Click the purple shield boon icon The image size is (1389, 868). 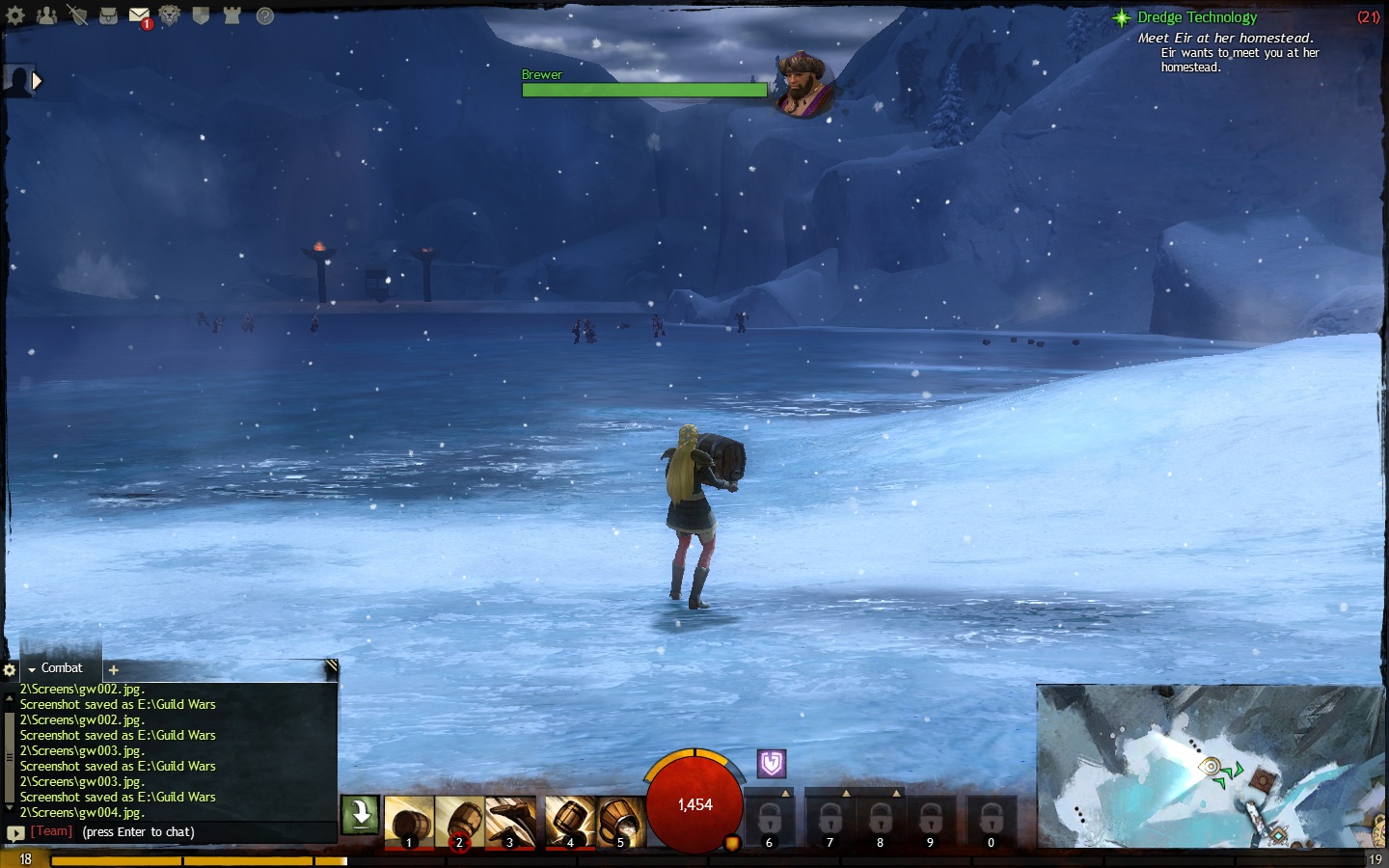coord(771,764)
